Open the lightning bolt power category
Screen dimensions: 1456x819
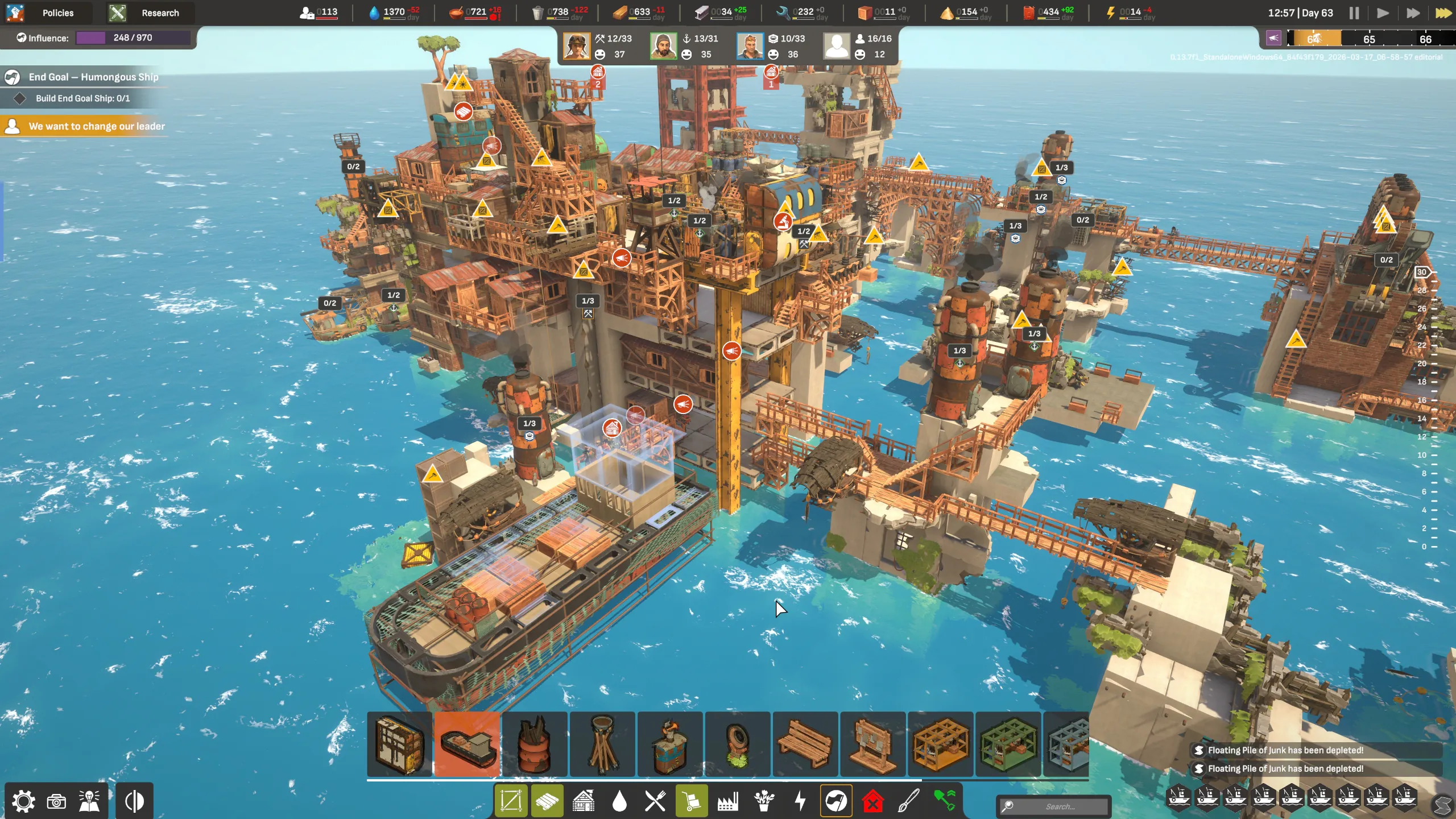tap(800, 801)
